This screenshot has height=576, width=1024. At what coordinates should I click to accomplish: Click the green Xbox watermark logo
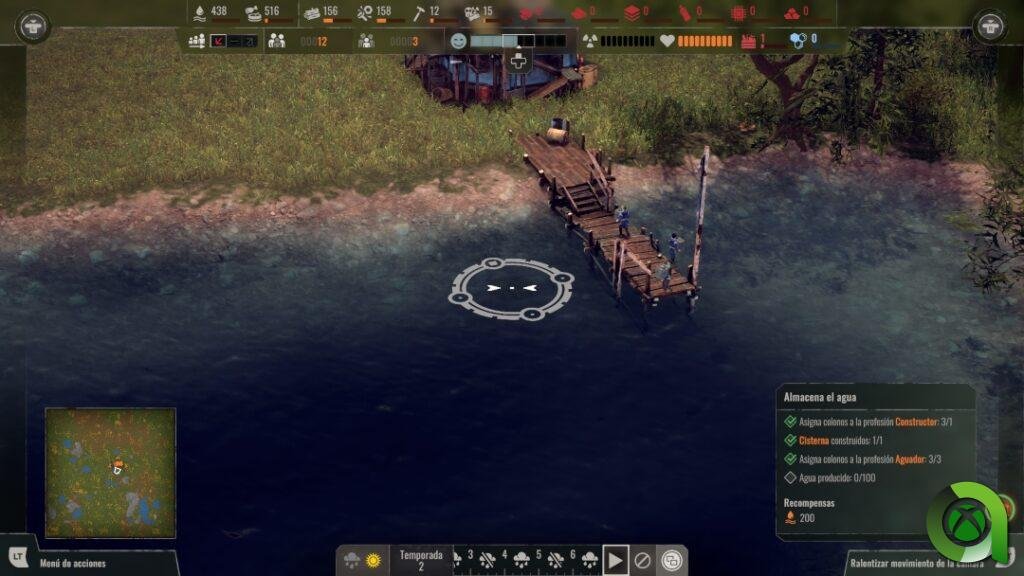(x=967, y=523)
